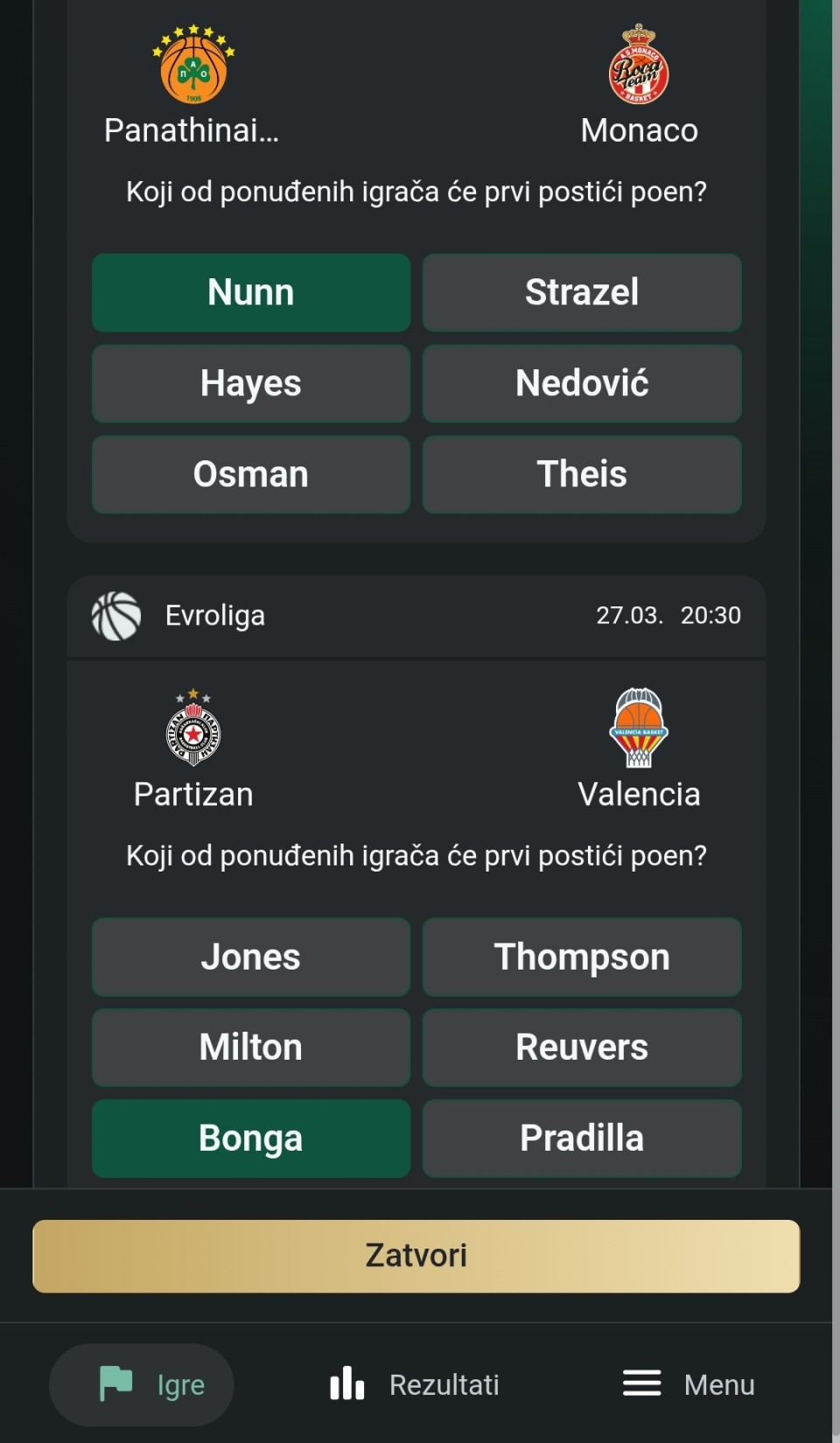Pick Theis as first scorer
This screenshot has height=1443, width=840.
[581, 474]
